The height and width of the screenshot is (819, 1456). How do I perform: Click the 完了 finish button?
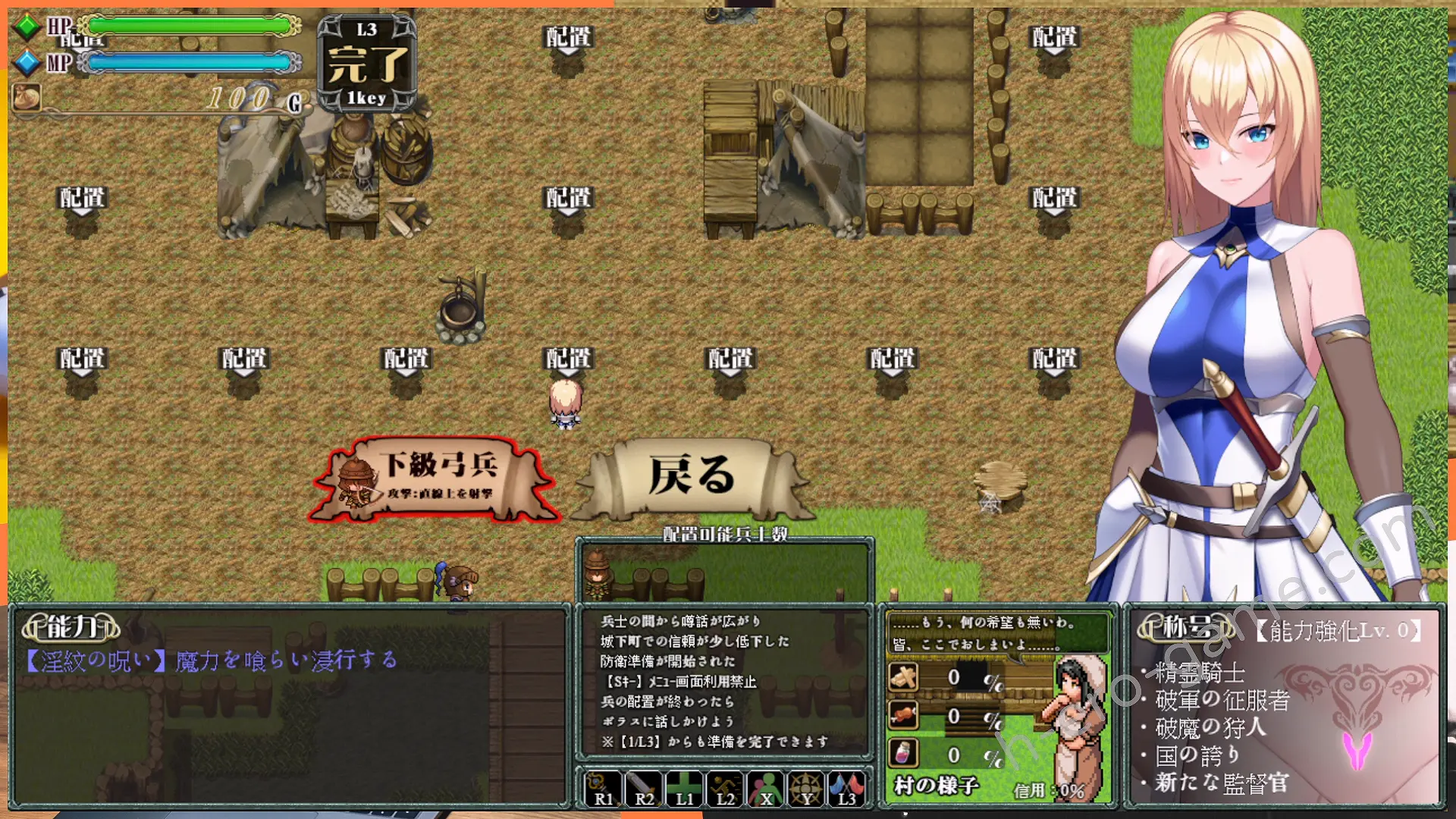(367, 64)
